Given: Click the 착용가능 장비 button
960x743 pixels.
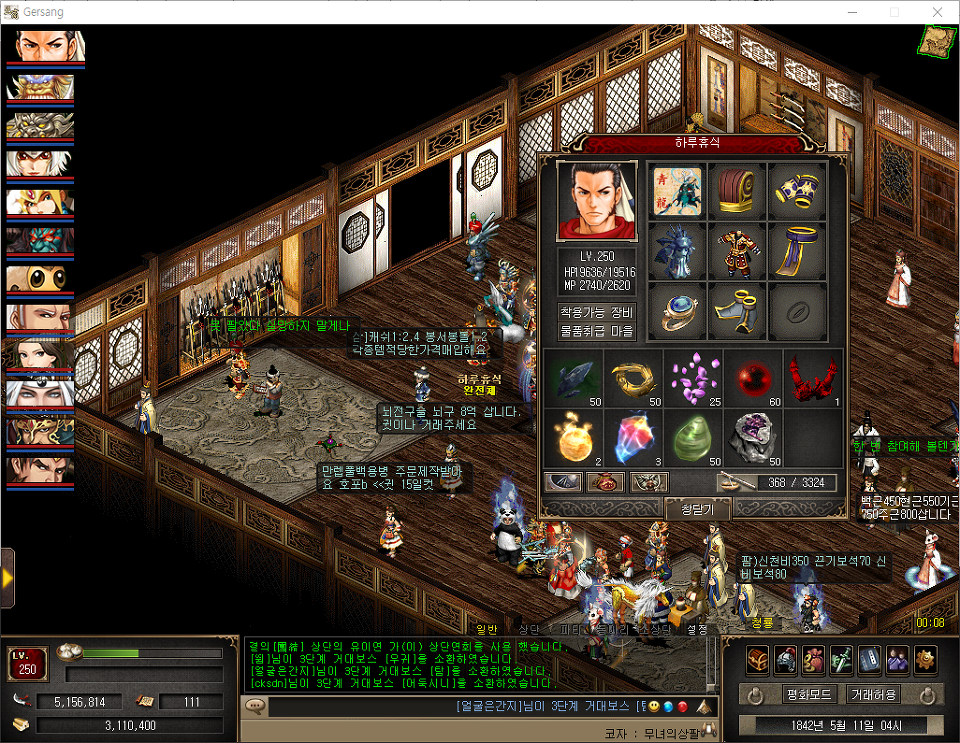Looking at the screenshot, I should point(596,311).
